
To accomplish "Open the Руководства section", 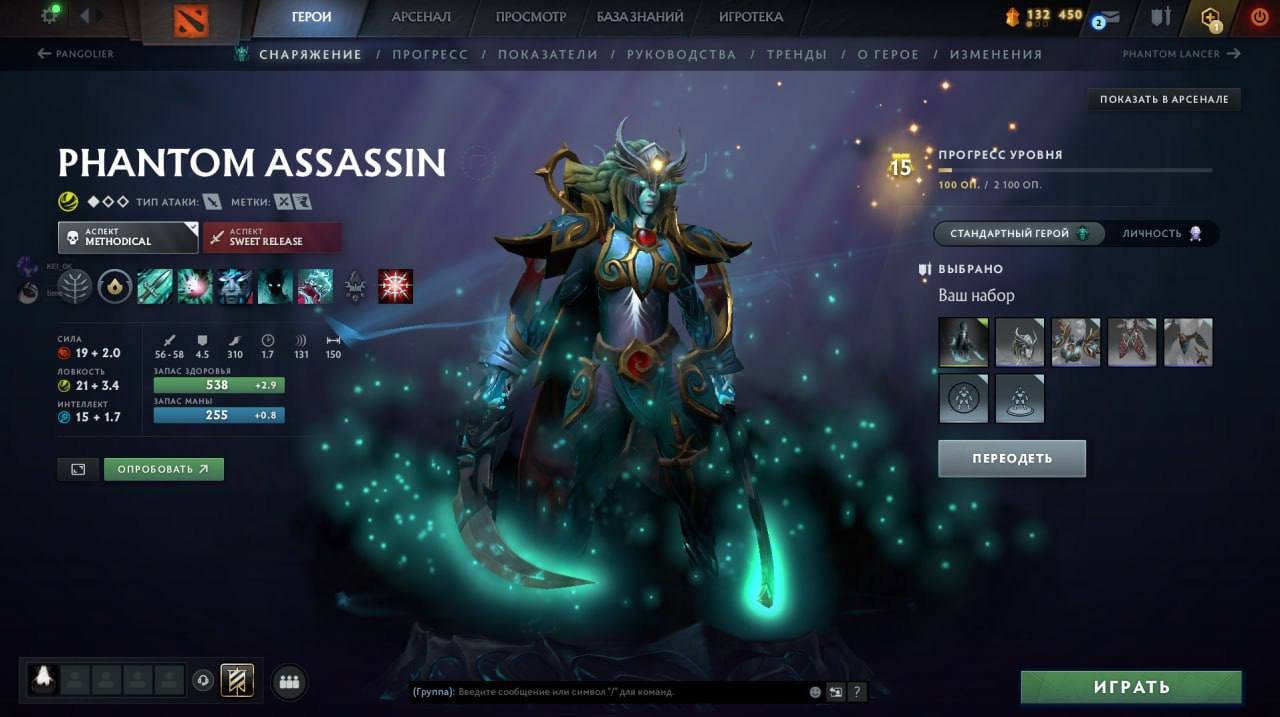I will (681, 54).
